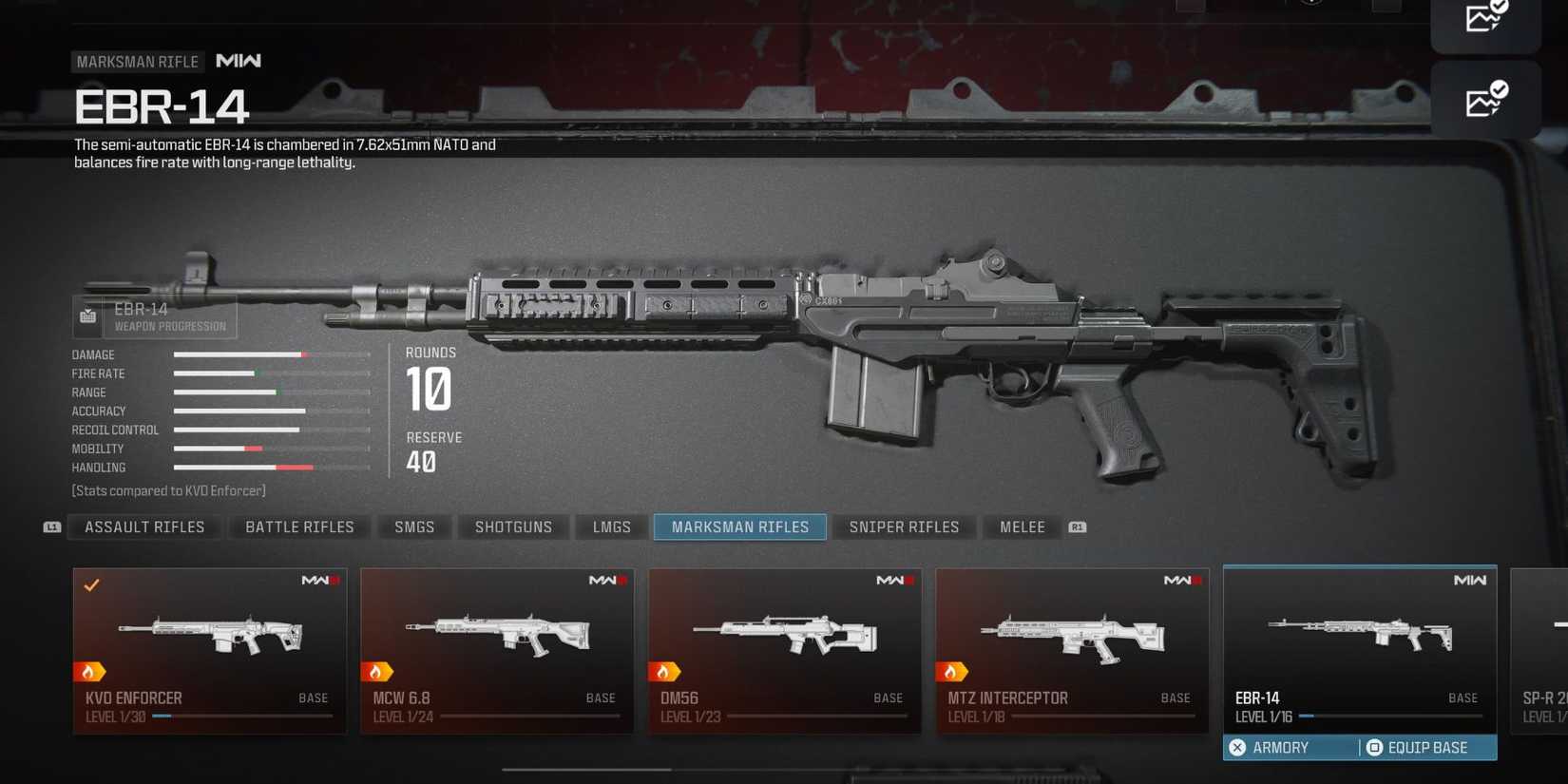Click the Armory button
The width and height of the screenshot is (1568, 784).
tap(1278, 748)
